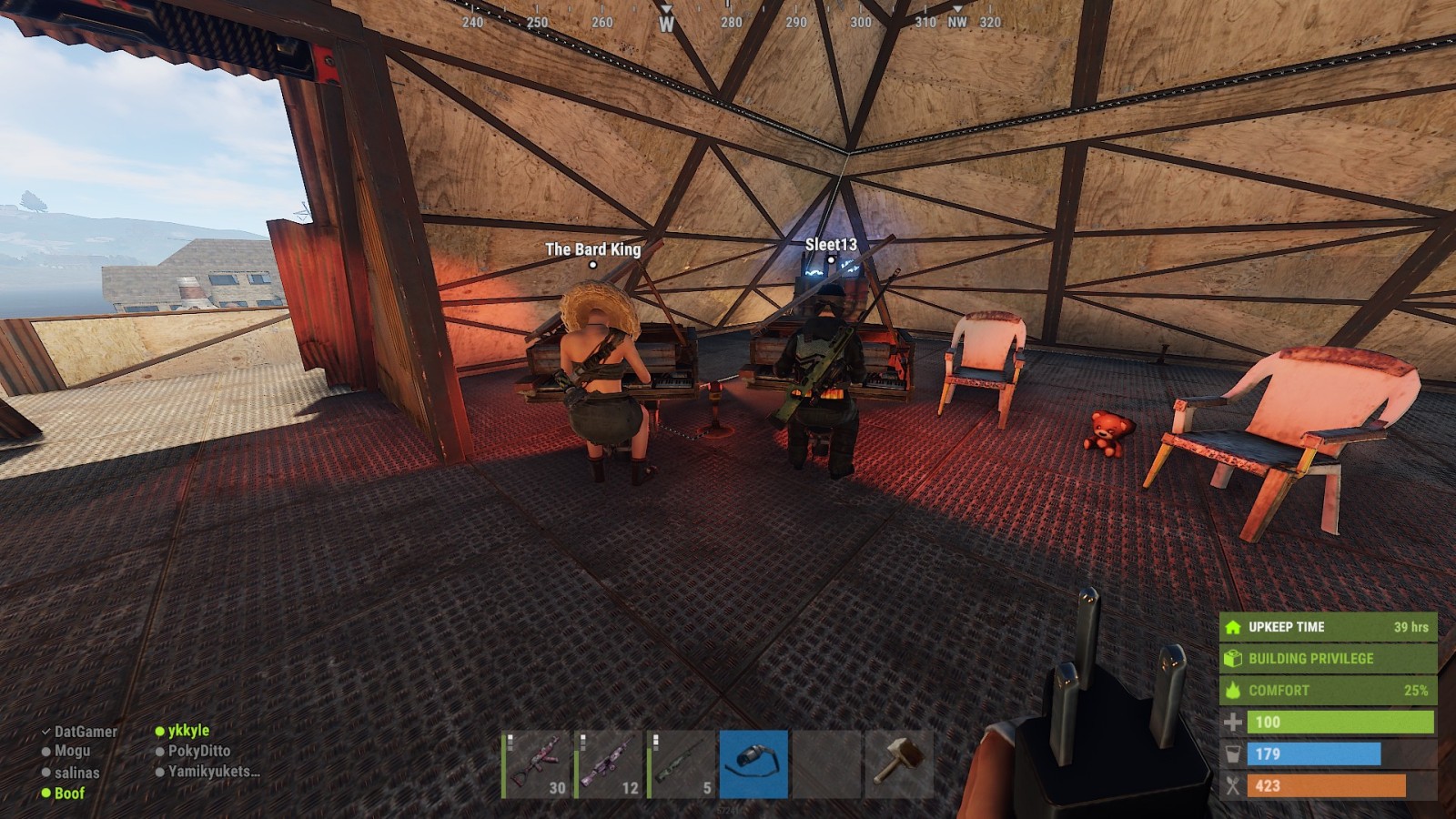Click teammate Mogu's name

[x=72, y=752]
